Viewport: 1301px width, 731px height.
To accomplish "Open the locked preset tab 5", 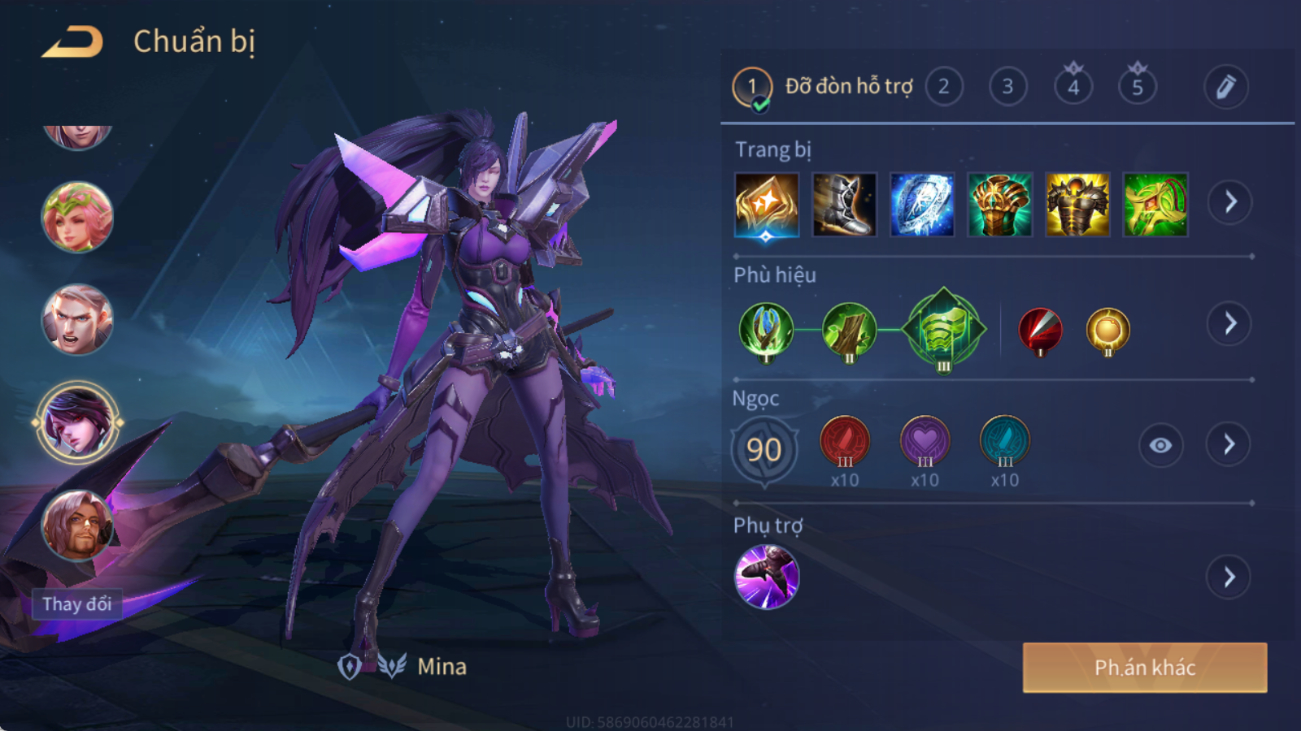I will [x=1137, y=86].
